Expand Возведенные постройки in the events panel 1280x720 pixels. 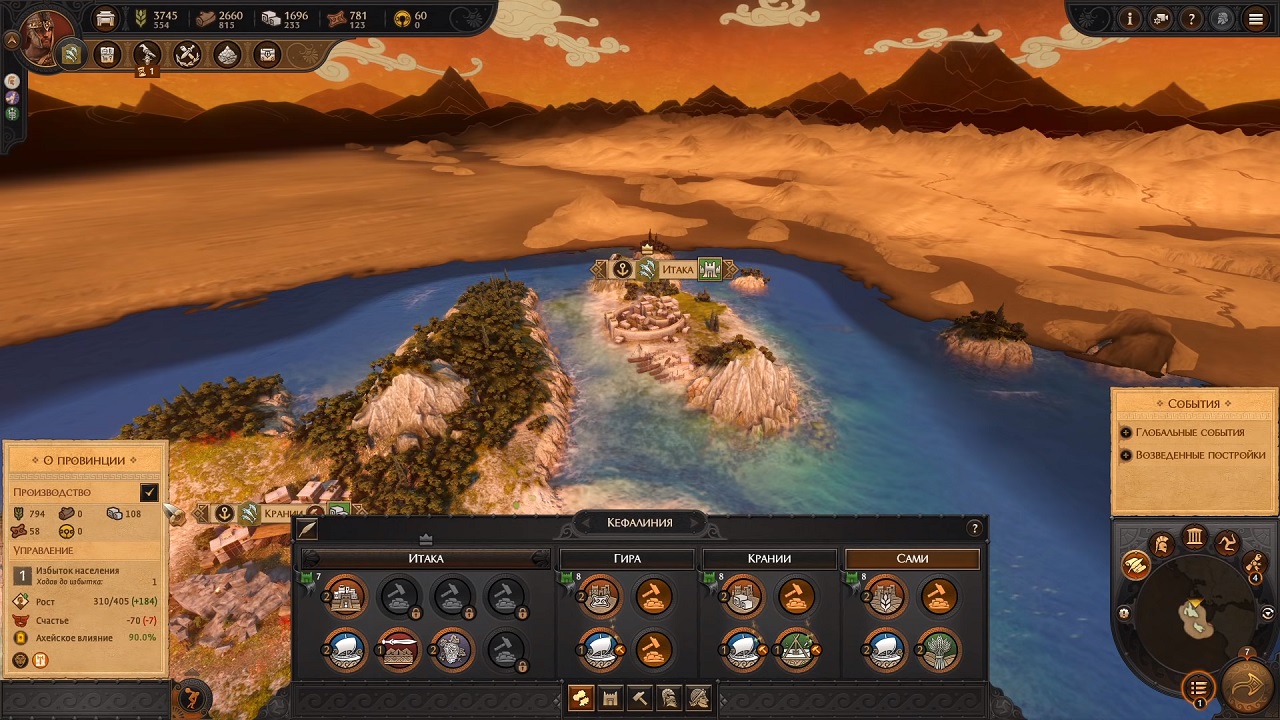point(1199,455)
